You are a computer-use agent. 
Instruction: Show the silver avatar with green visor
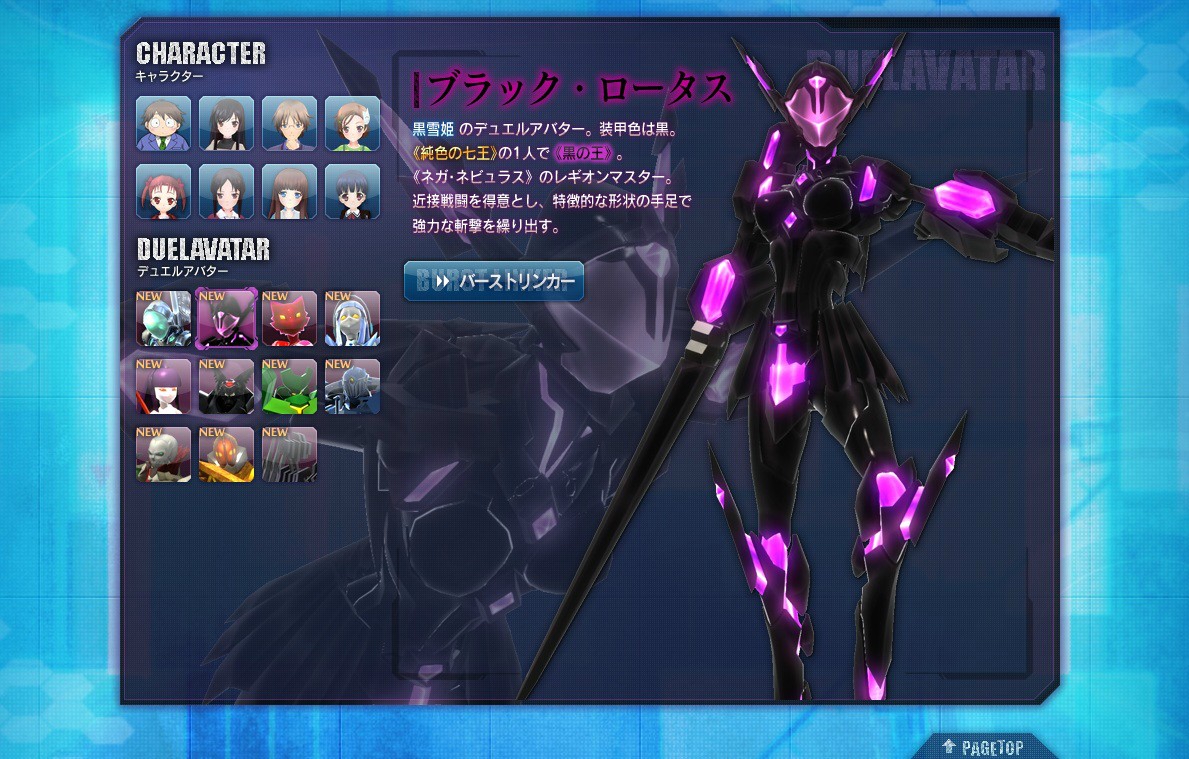click(x=163, y=318)
